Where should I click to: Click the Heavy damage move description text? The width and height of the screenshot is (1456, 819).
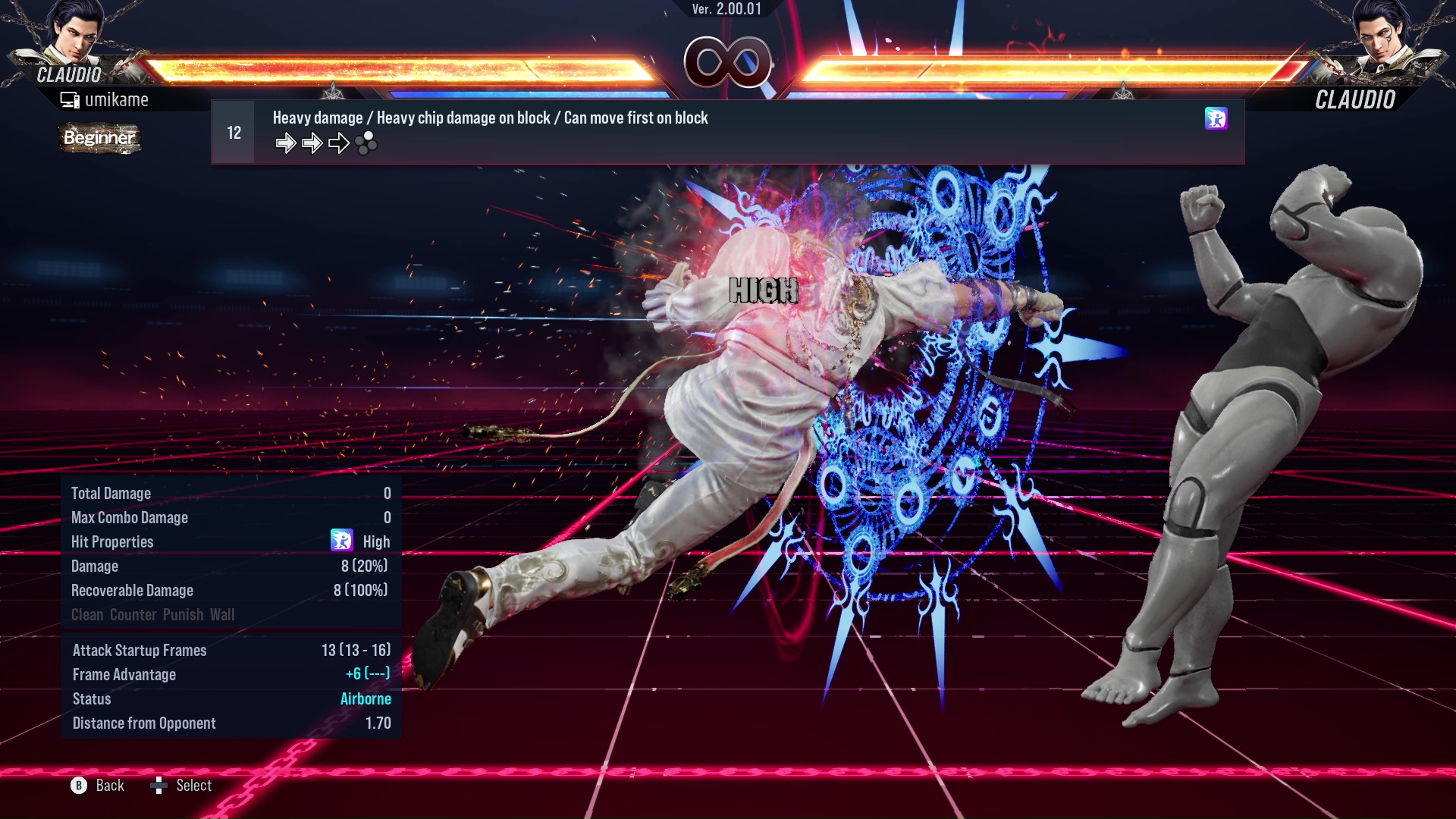click(490, 118)
